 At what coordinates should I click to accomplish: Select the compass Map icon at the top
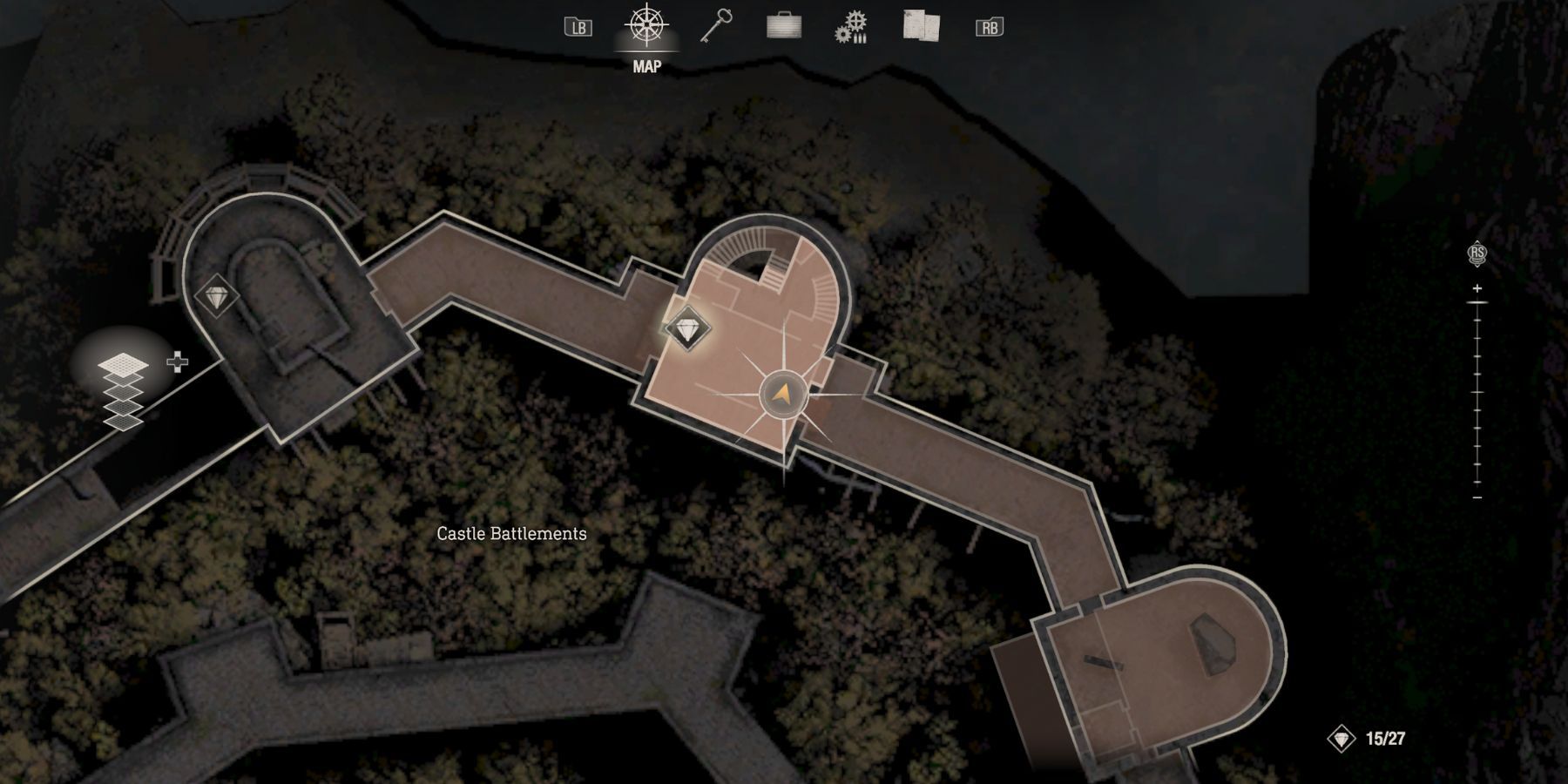(645, 26)
